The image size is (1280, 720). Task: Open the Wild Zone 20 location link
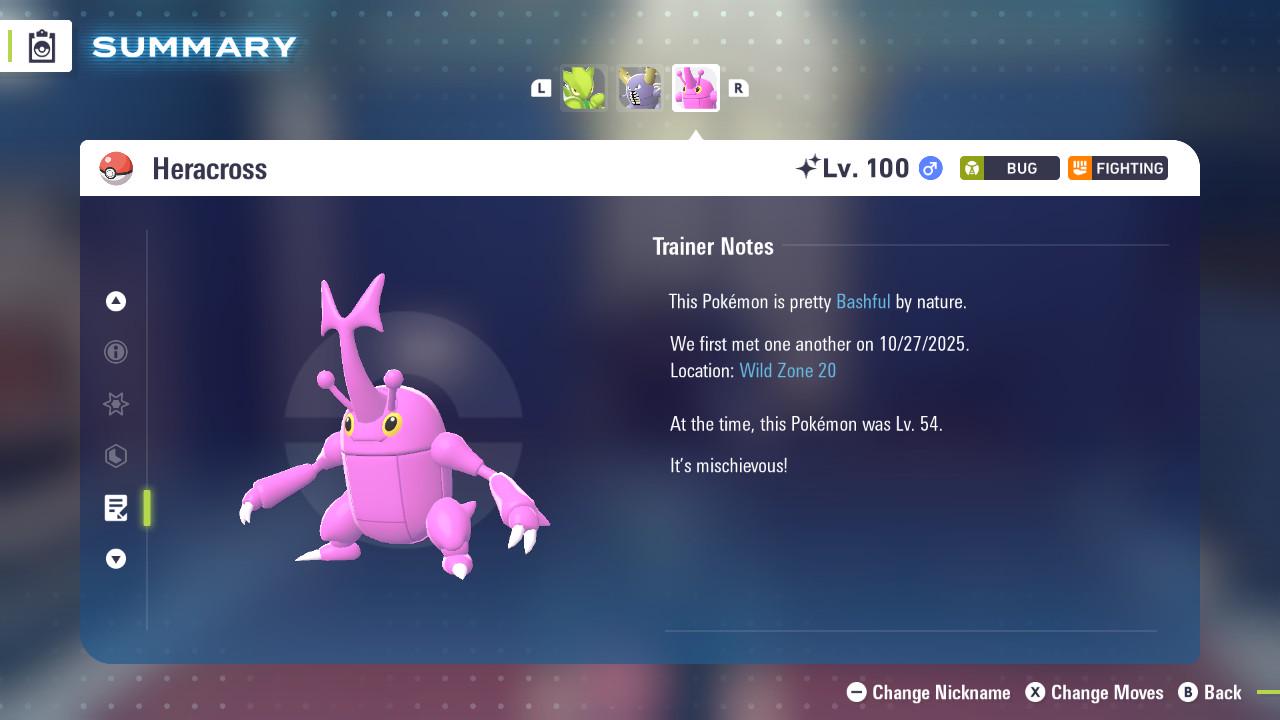point(788,370)
